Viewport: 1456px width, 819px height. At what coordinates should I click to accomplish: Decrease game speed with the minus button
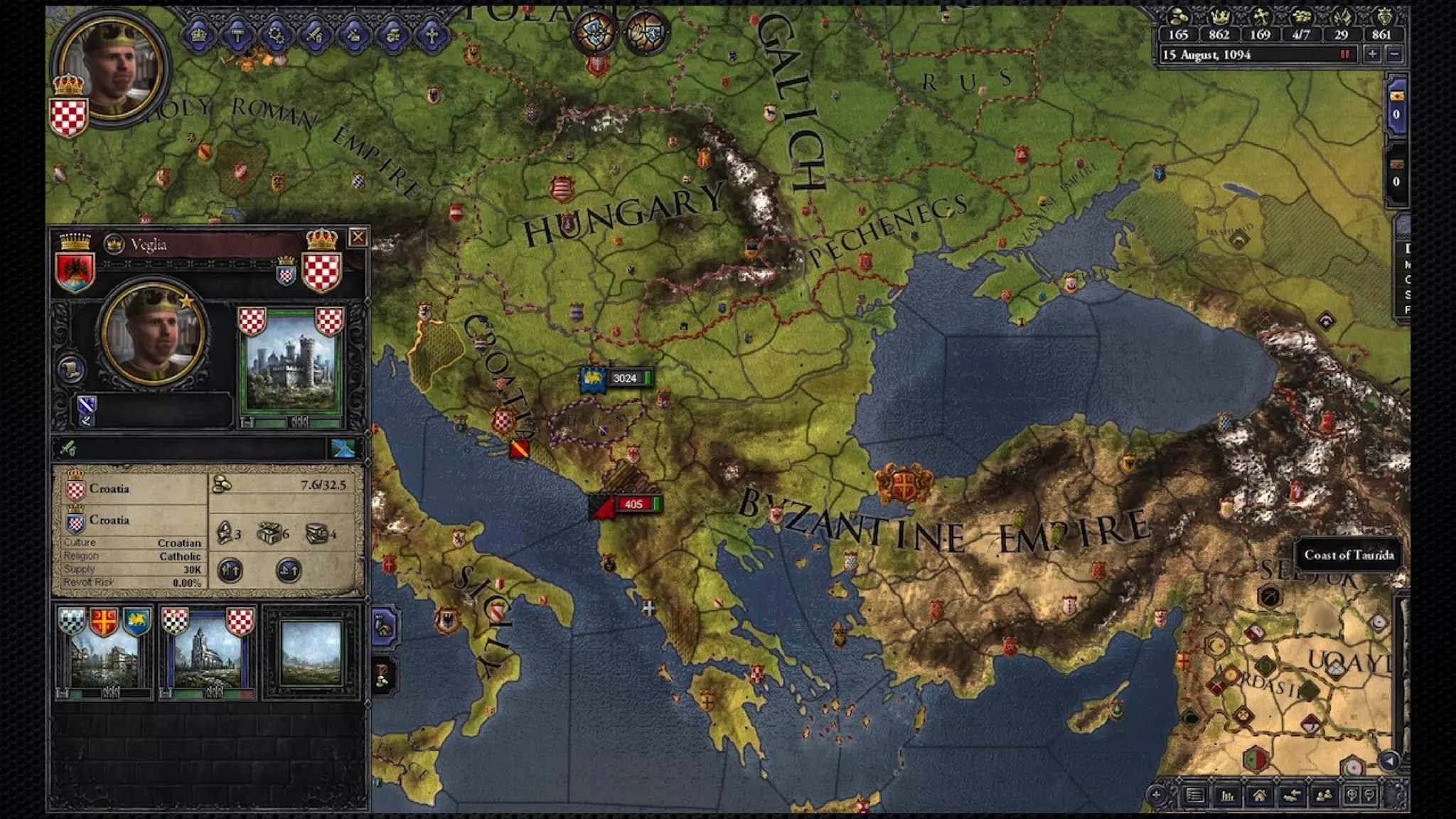pos(1394,54)
